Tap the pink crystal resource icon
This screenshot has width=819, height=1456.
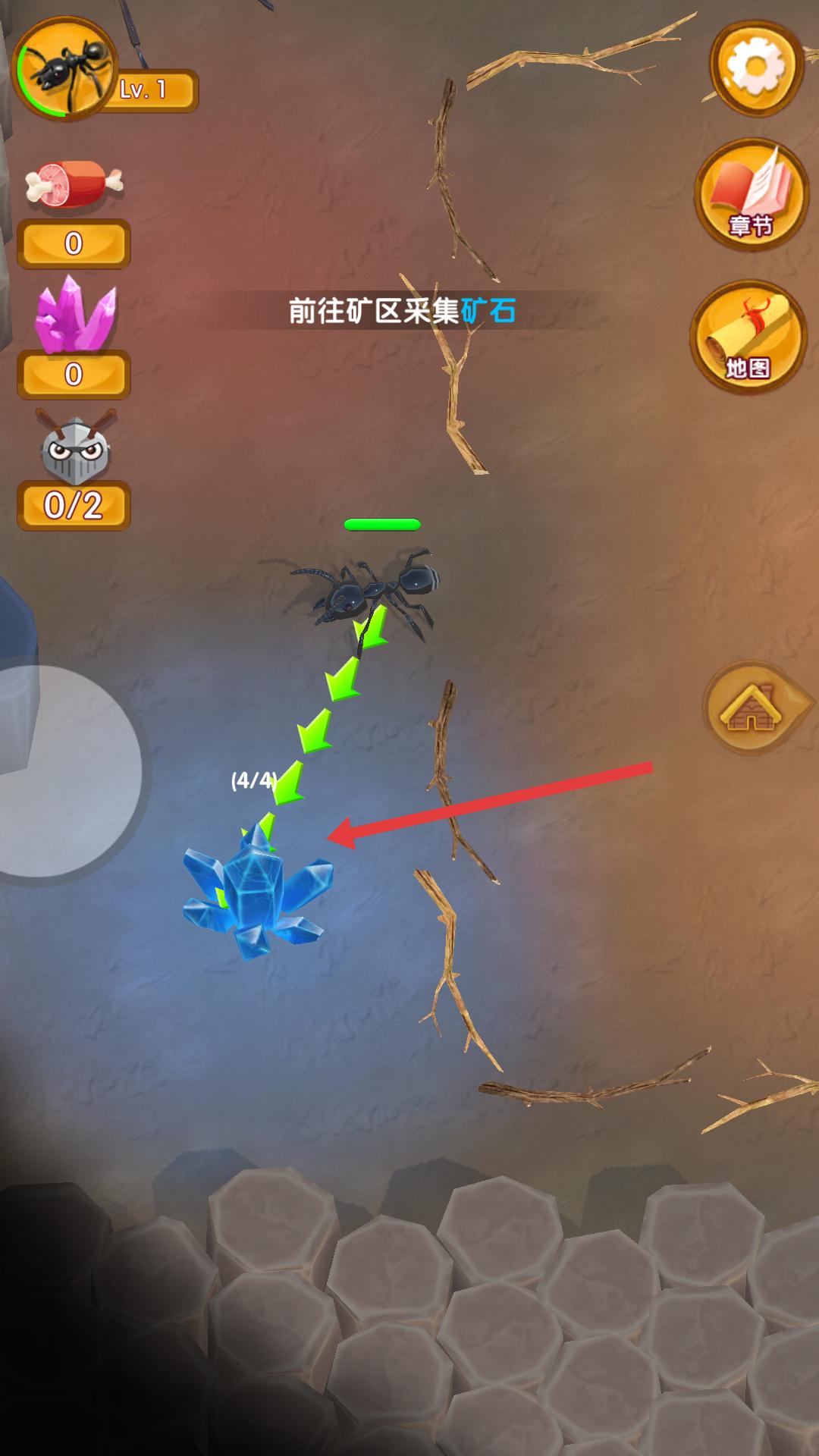coord(74,315)
